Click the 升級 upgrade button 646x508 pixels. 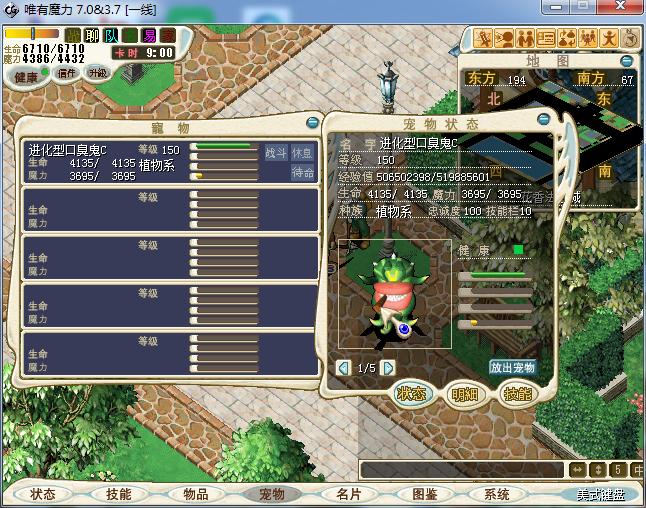98,73
